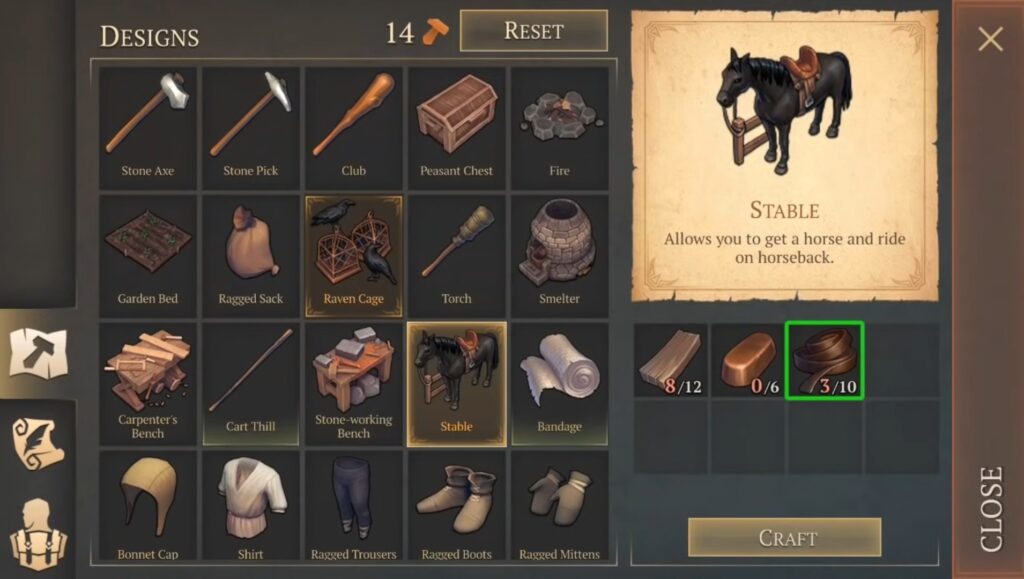Open the Peasant Chest design

(457, 126)
